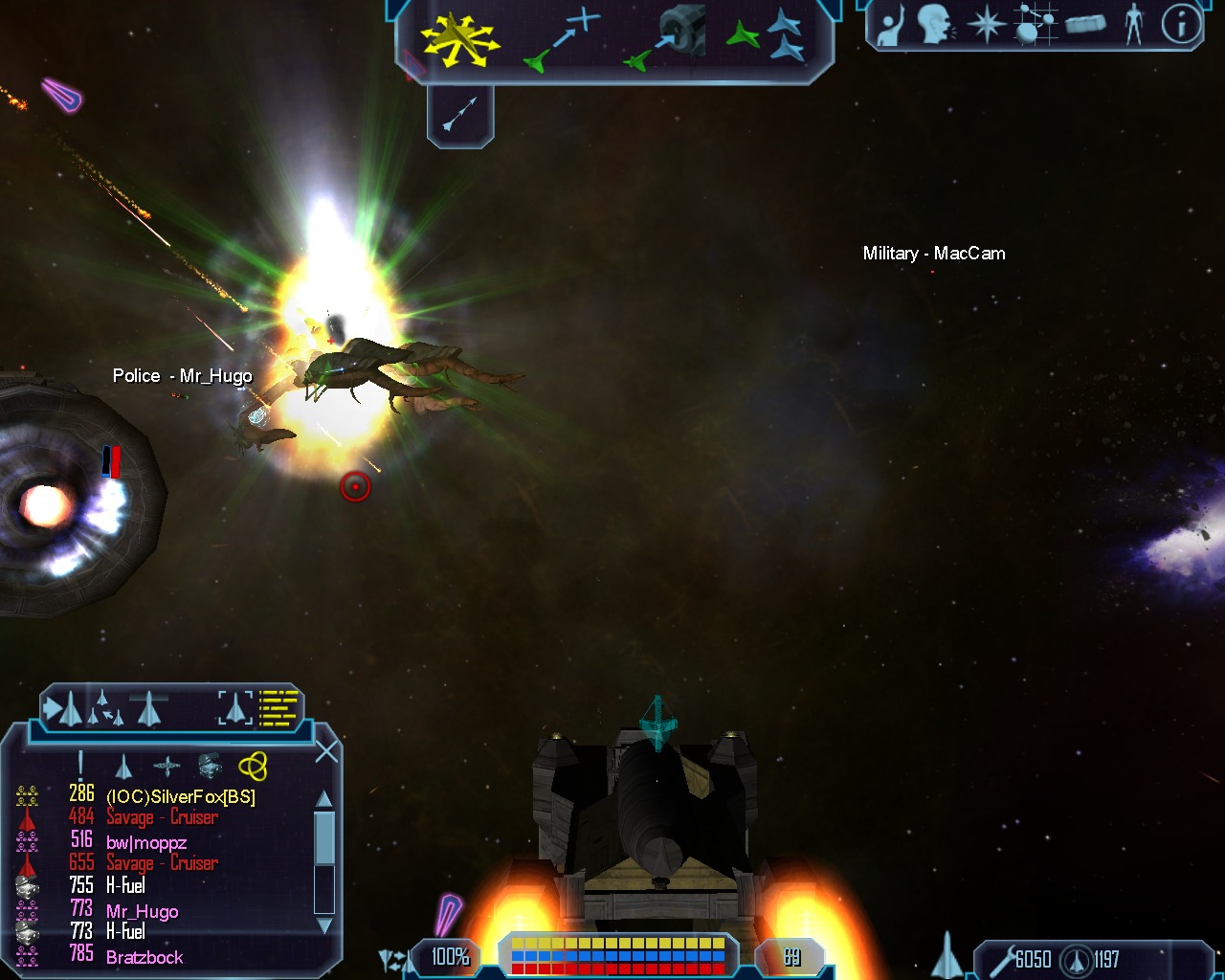Toggle the yellow contact list lines icon
The width and height of the screenshot is (1225, 980).
[x=278, y=708]
